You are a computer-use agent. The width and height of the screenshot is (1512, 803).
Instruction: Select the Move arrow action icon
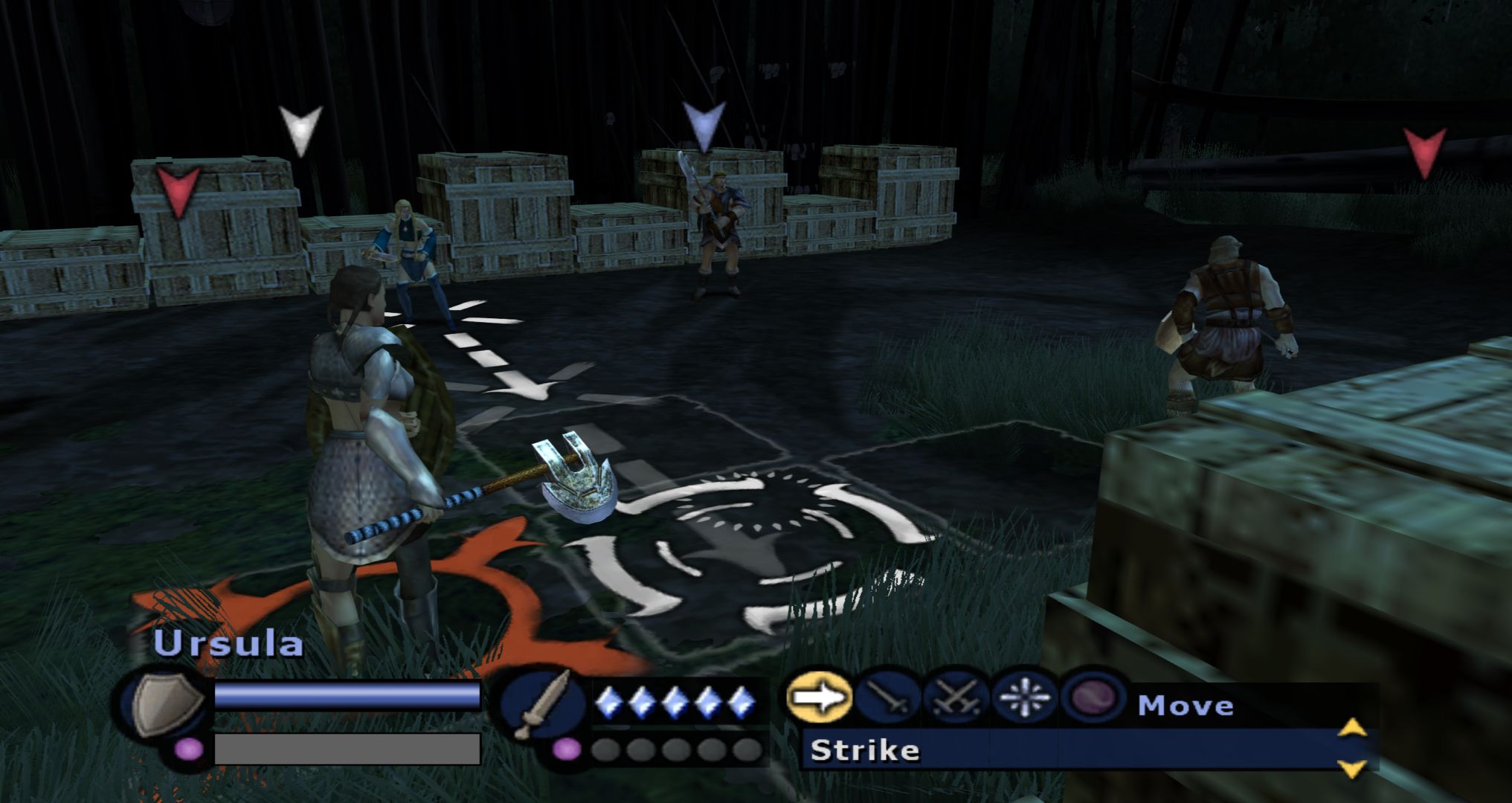pos(819,697)
